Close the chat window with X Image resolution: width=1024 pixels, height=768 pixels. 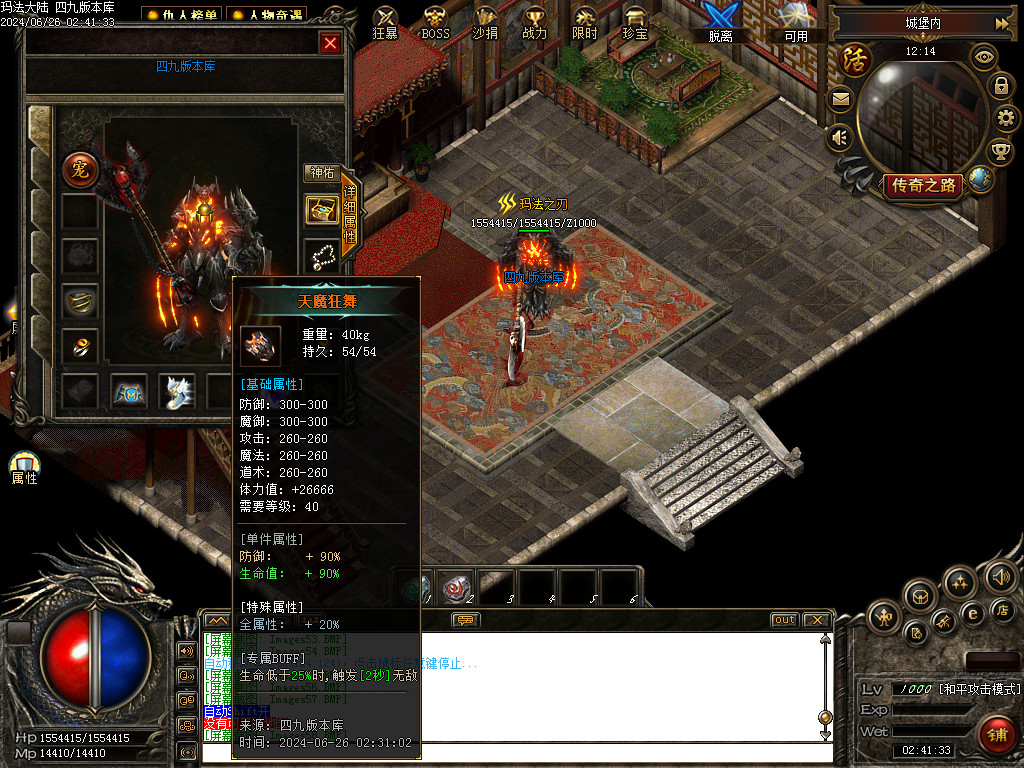(816, 620)
